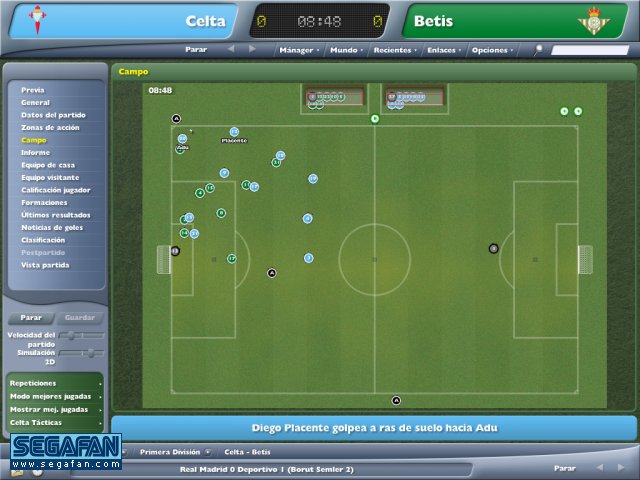640x480 pixels.
Task: Adjust the Velocidad del partido slider
Action: 84,335
